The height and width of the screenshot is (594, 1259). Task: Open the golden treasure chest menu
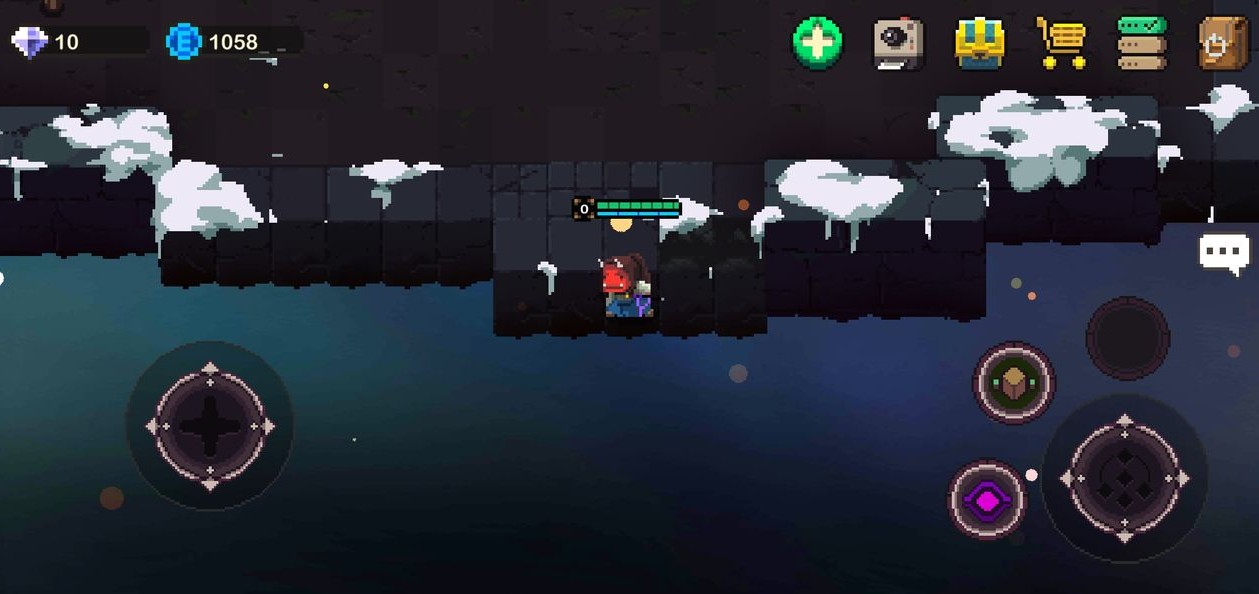click(x=979, y=44)
